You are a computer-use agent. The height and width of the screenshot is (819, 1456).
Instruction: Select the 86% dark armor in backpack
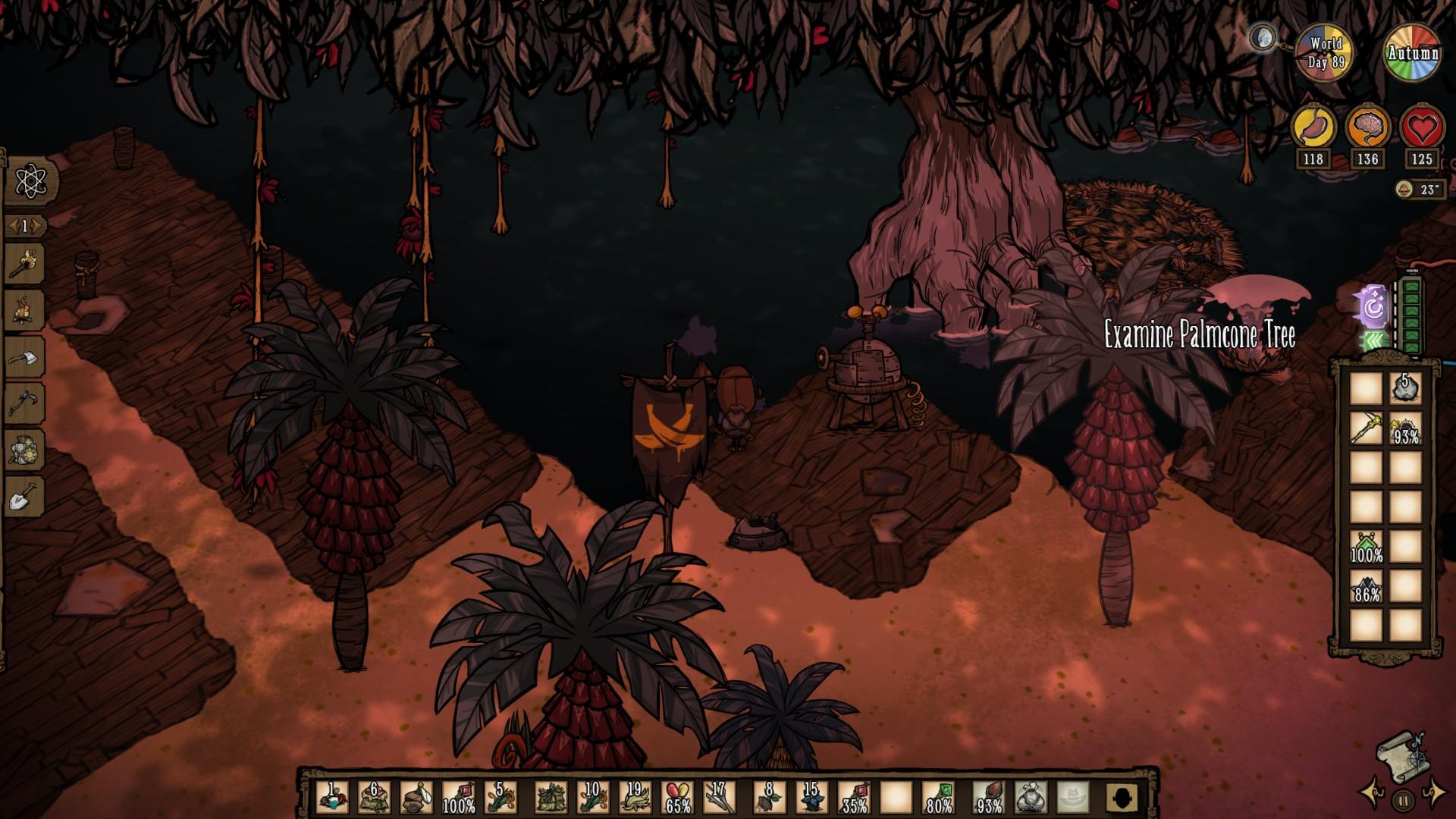pos(1366,585)
